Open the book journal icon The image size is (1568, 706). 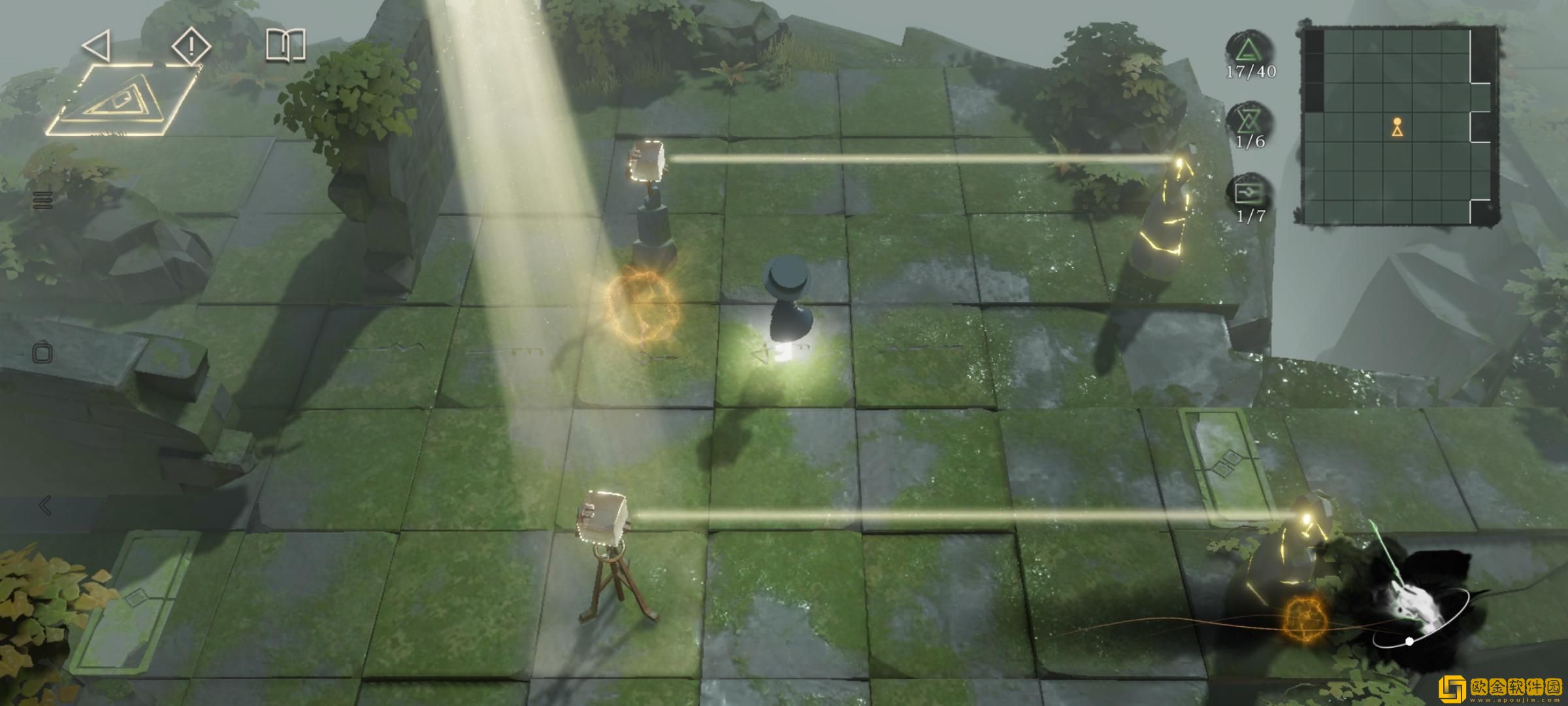click(x=286, y=46)
